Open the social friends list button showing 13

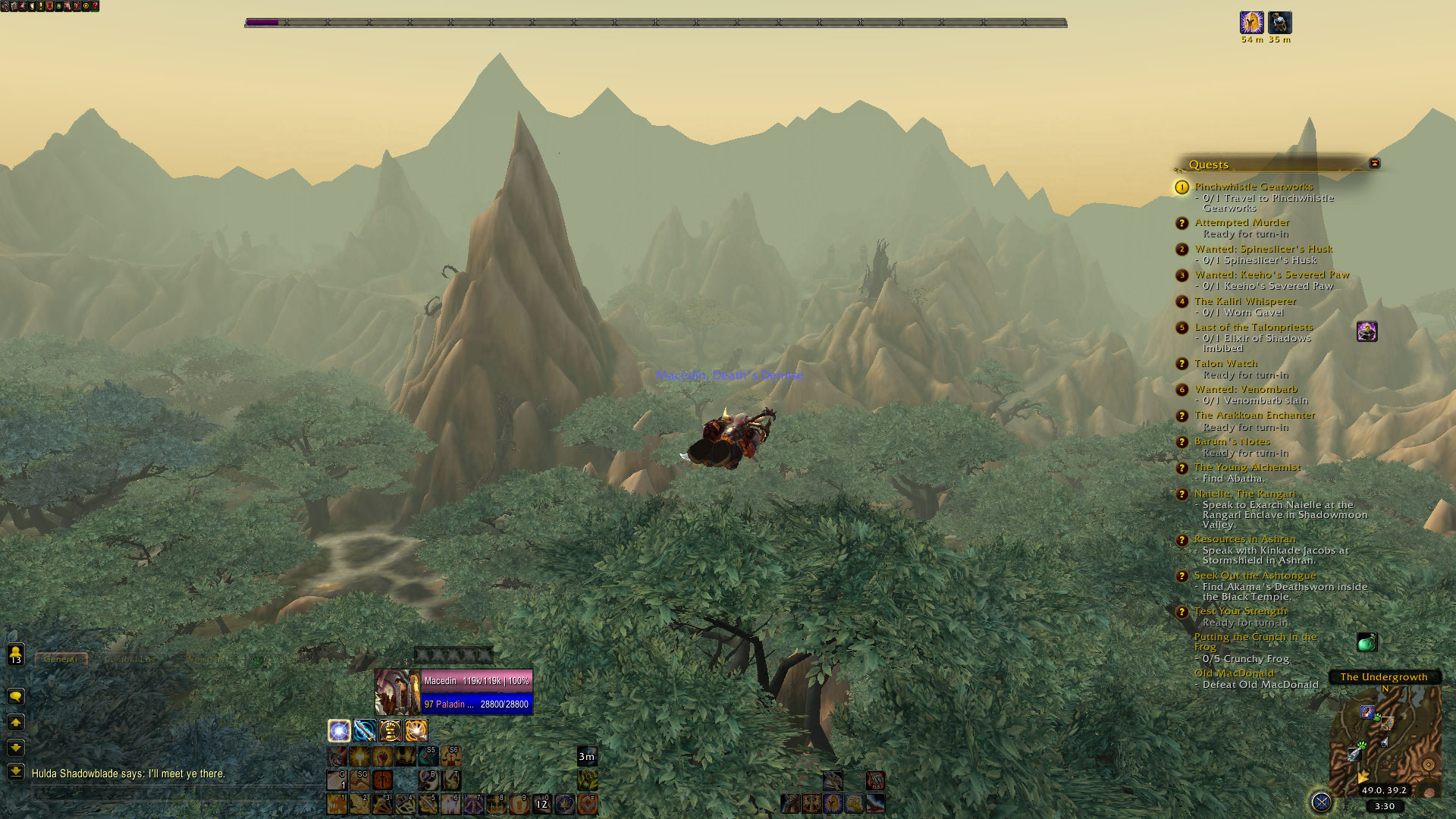coord(15,654)
